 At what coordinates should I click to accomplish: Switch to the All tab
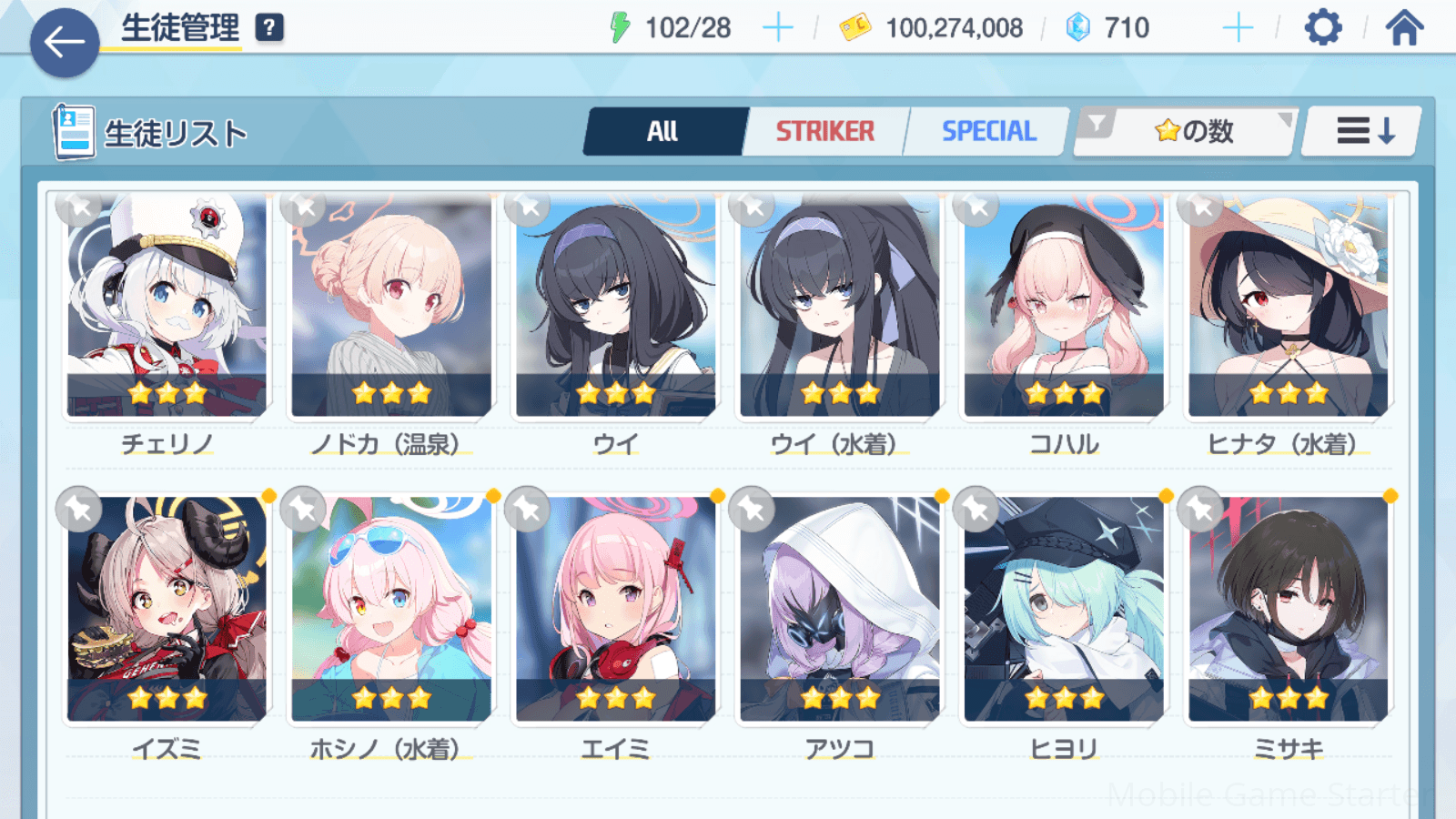pos(663,132)
